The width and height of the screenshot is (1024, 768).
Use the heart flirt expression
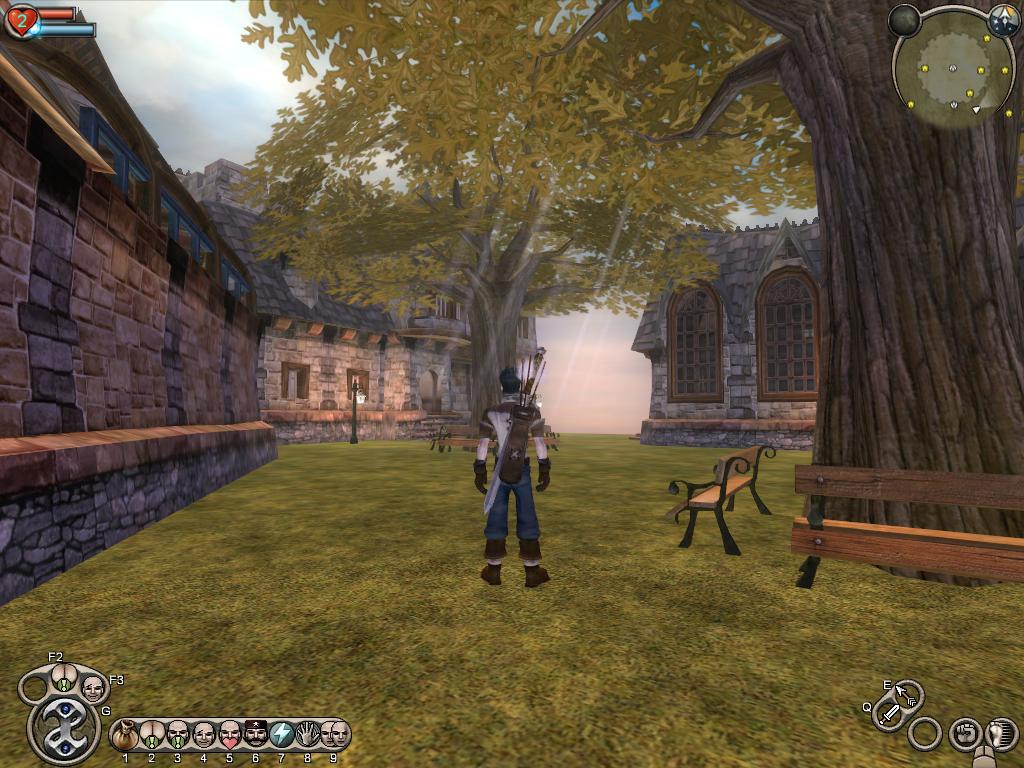[230, 736]
